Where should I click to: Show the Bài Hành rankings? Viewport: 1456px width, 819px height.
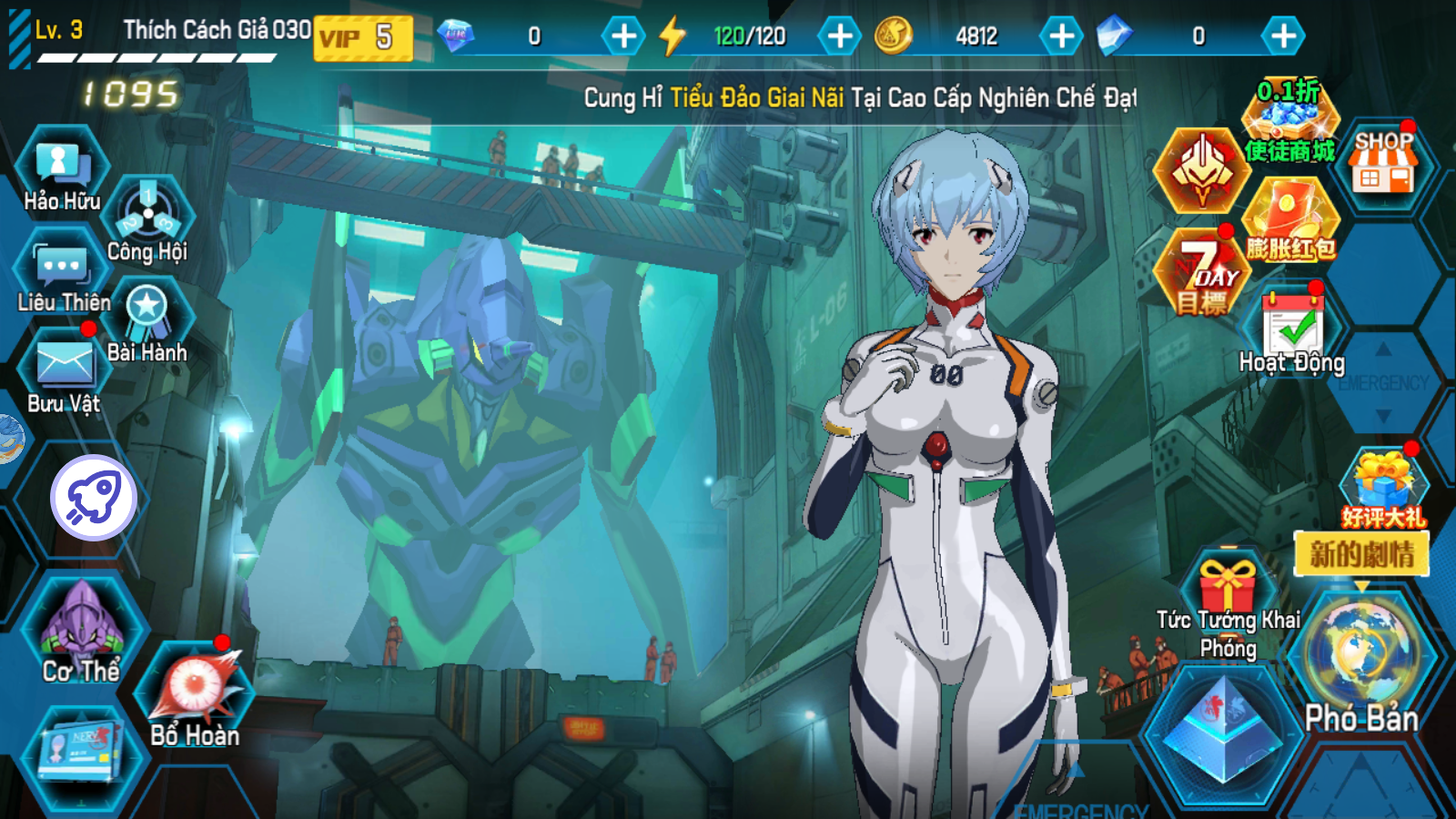(x=147, y=318)
